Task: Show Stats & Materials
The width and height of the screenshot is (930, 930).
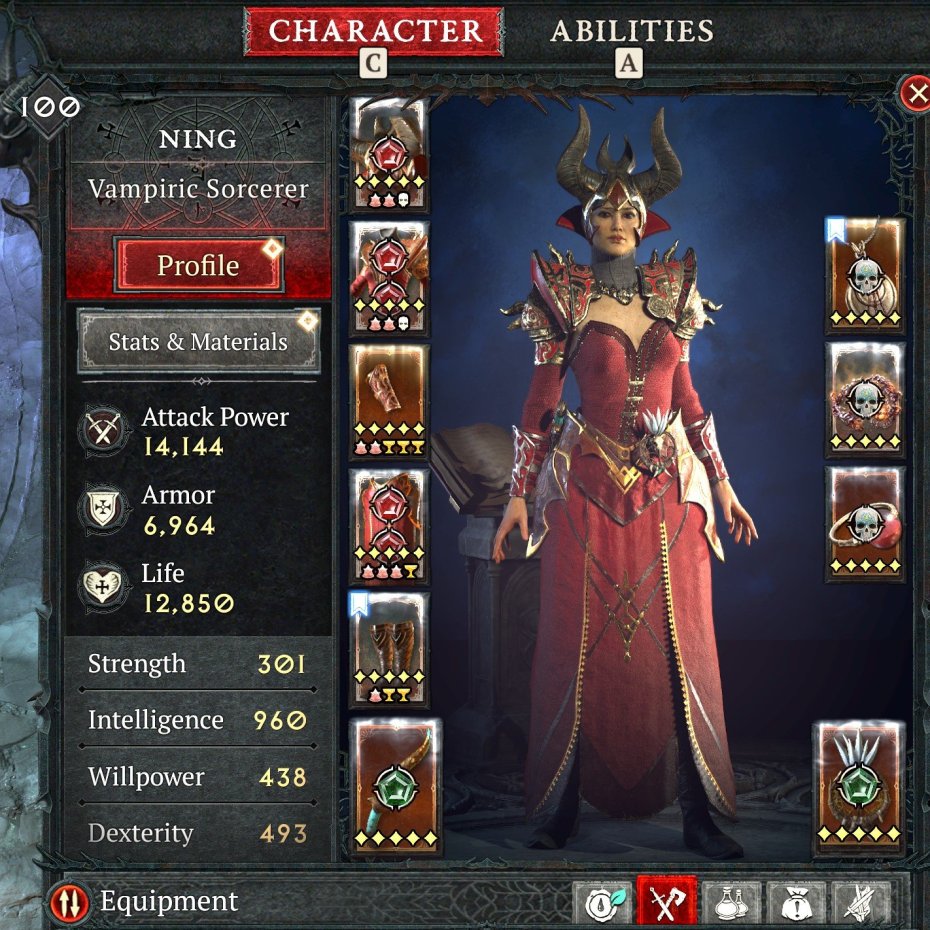Action: pos(198,341)
